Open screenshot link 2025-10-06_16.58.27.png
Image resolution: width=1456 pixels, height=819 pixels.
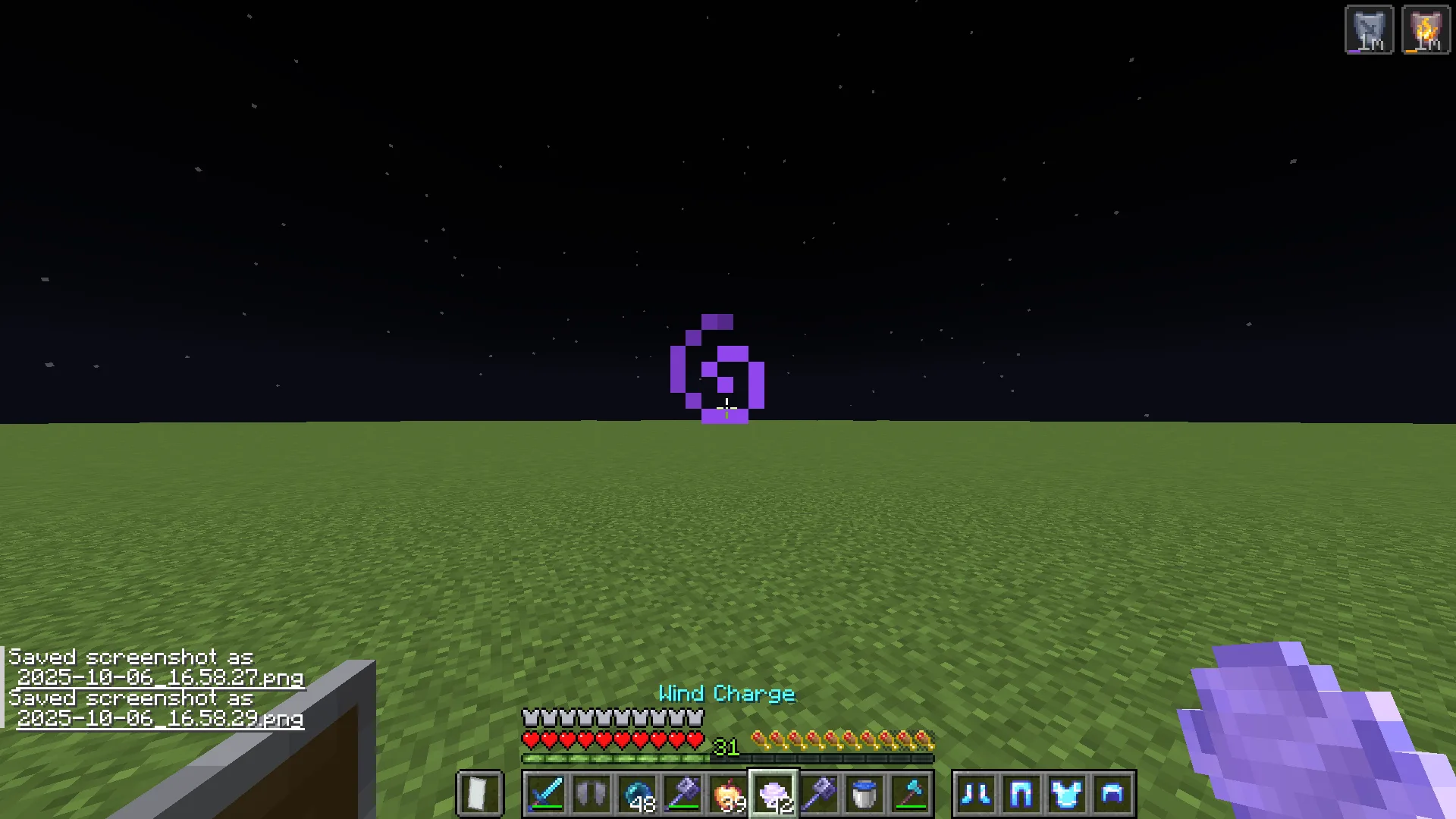click(x=162, y=679)
